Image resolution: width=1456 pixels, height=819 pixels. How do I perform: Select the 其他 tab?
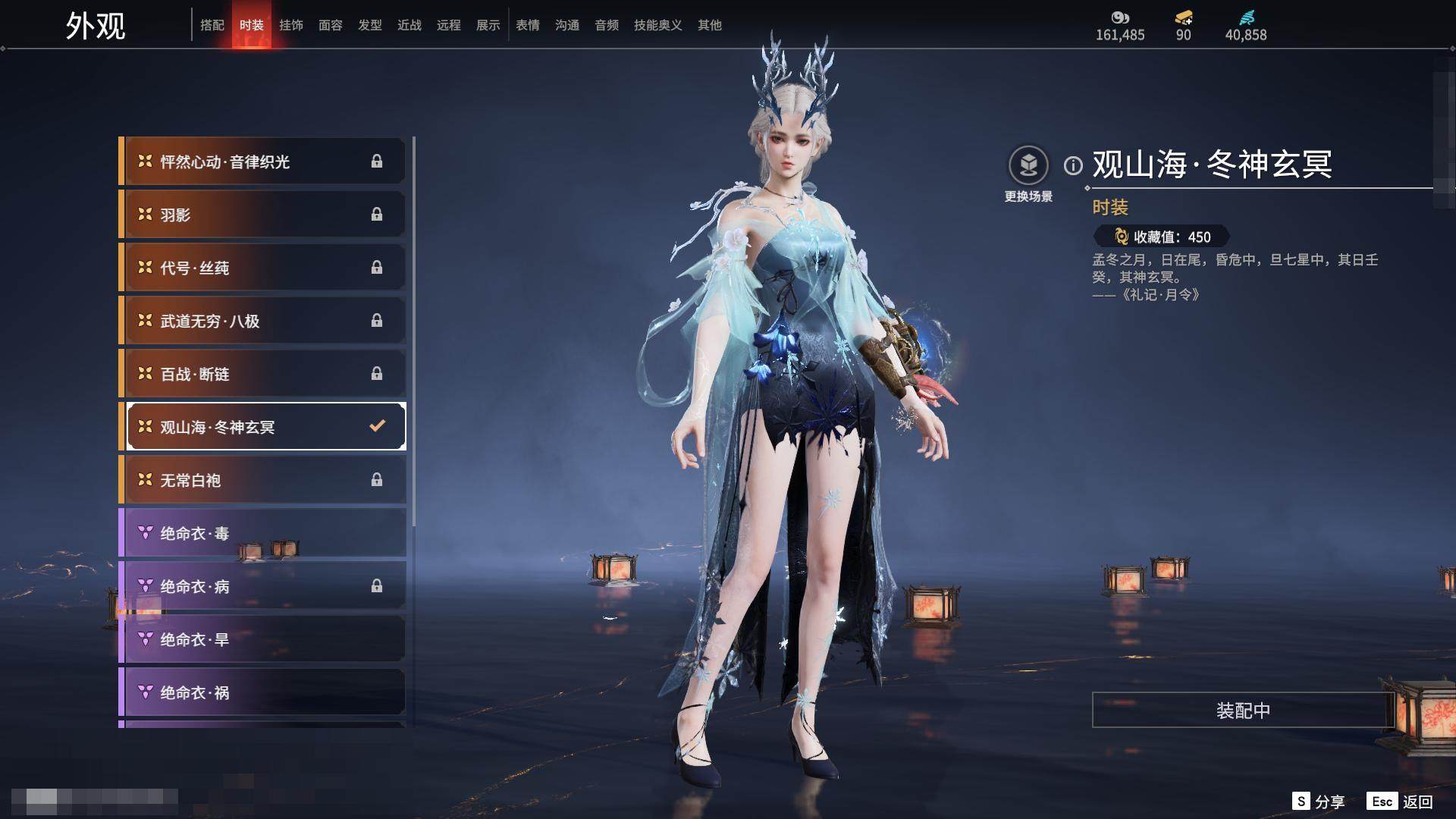click(710, 25)
